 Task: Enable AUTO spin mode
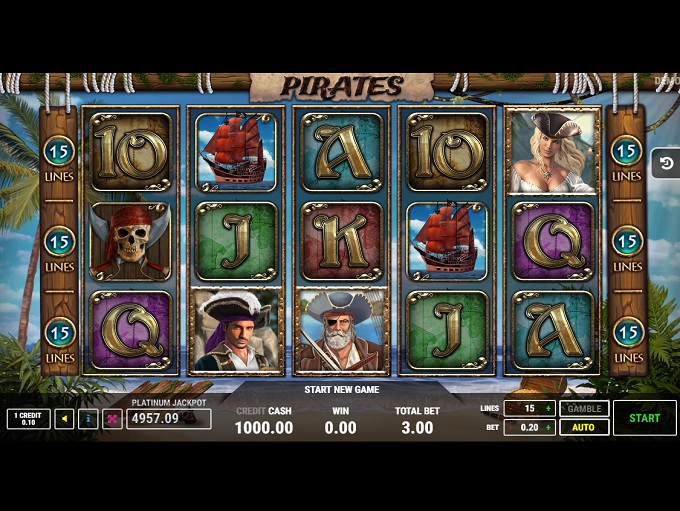(584, 427)
